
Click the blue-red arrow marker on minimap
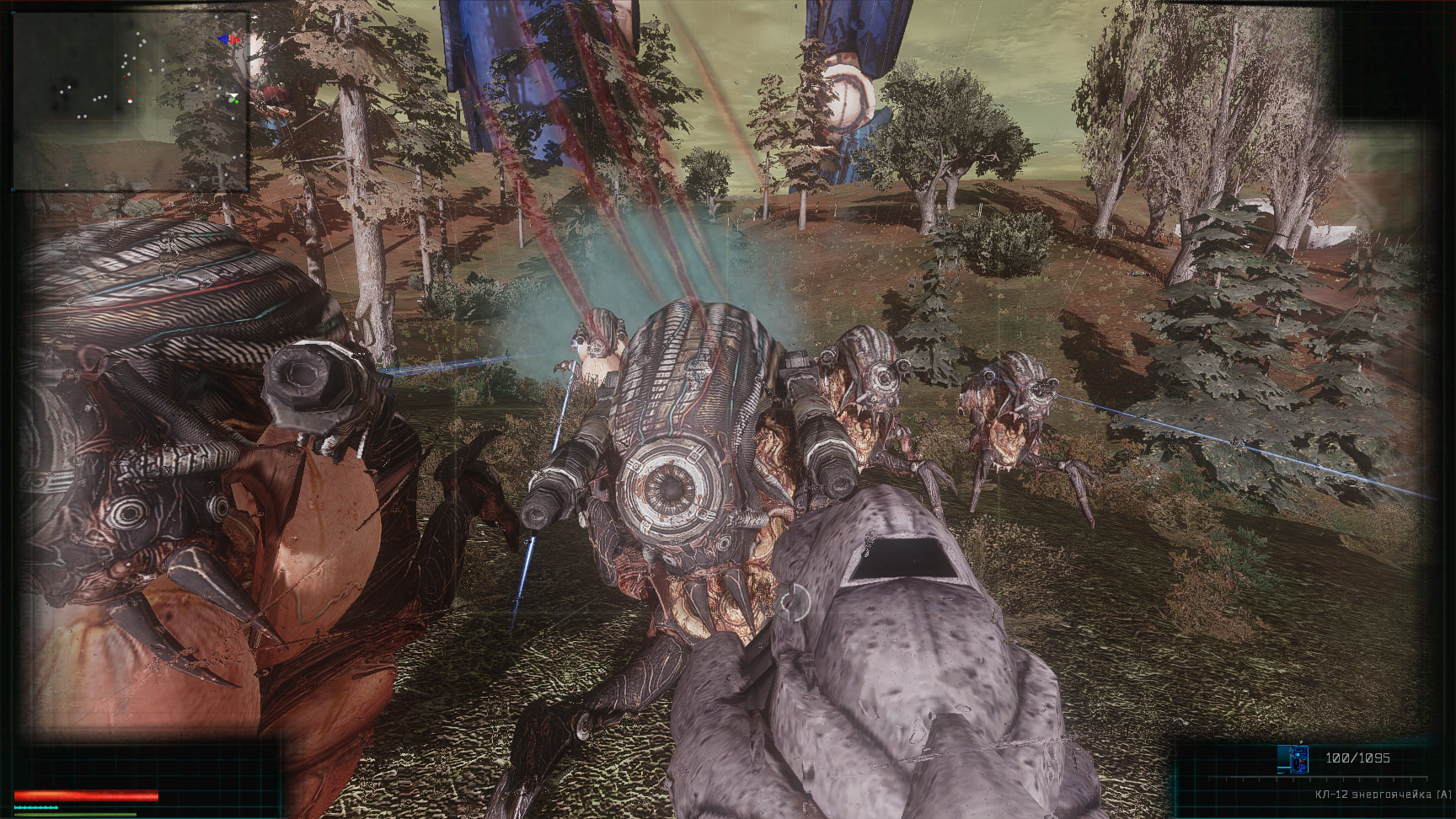click(229, 40)
